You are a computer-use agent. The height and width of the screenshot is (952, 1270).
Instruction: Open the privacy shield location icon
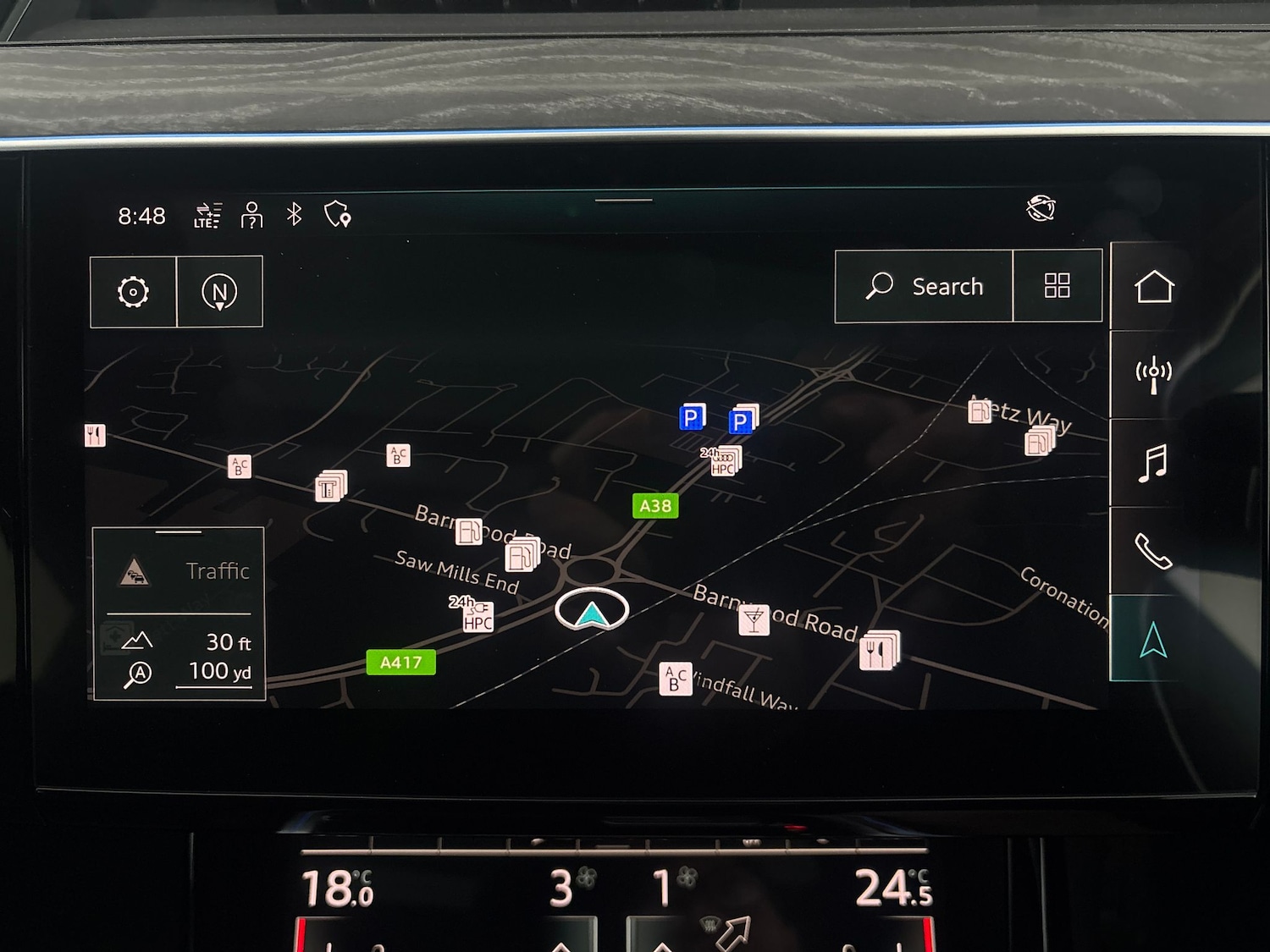338,215
